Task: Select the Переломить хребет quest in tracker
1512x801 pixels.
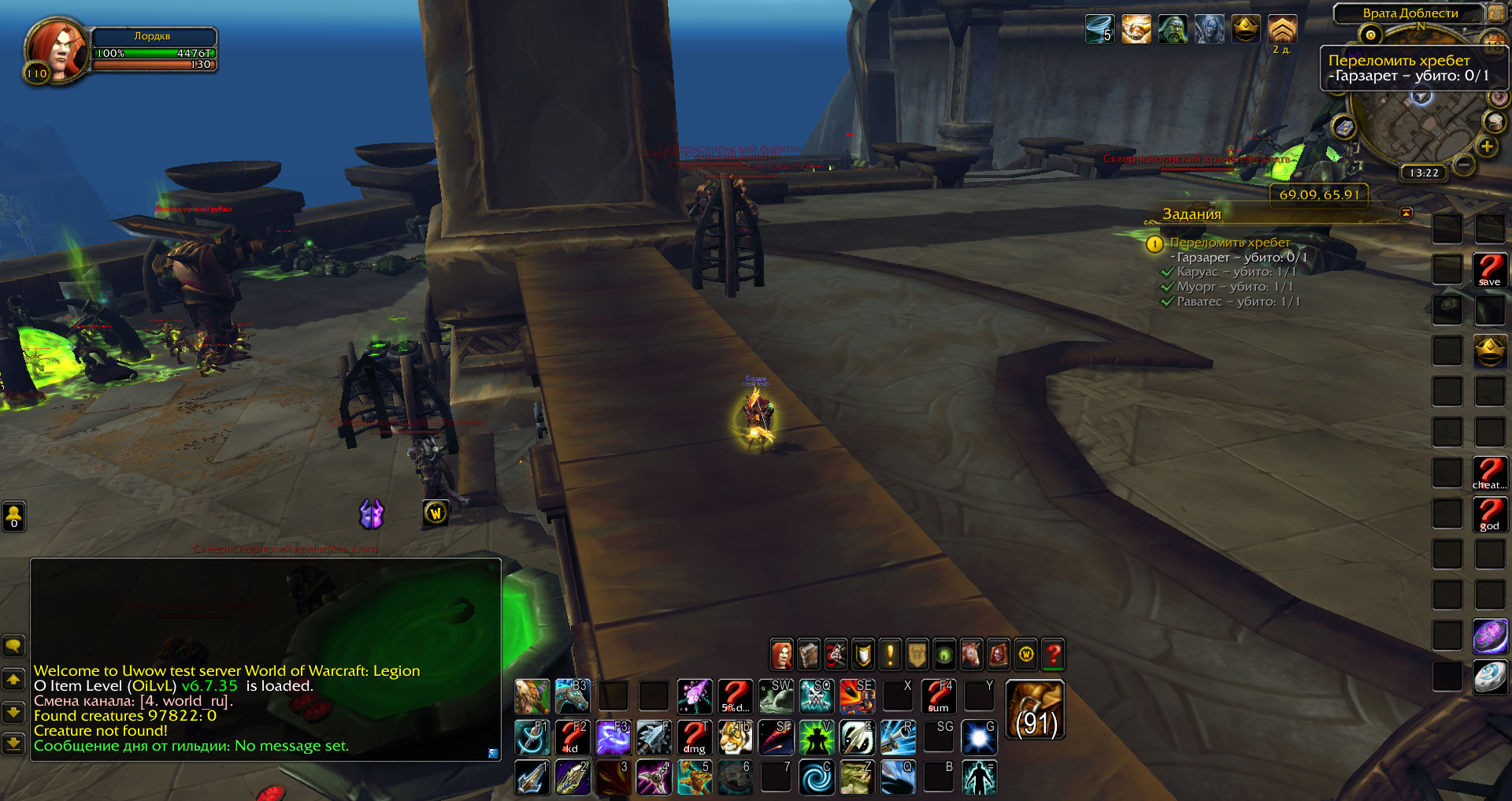Action: (x=1229, y=243)
